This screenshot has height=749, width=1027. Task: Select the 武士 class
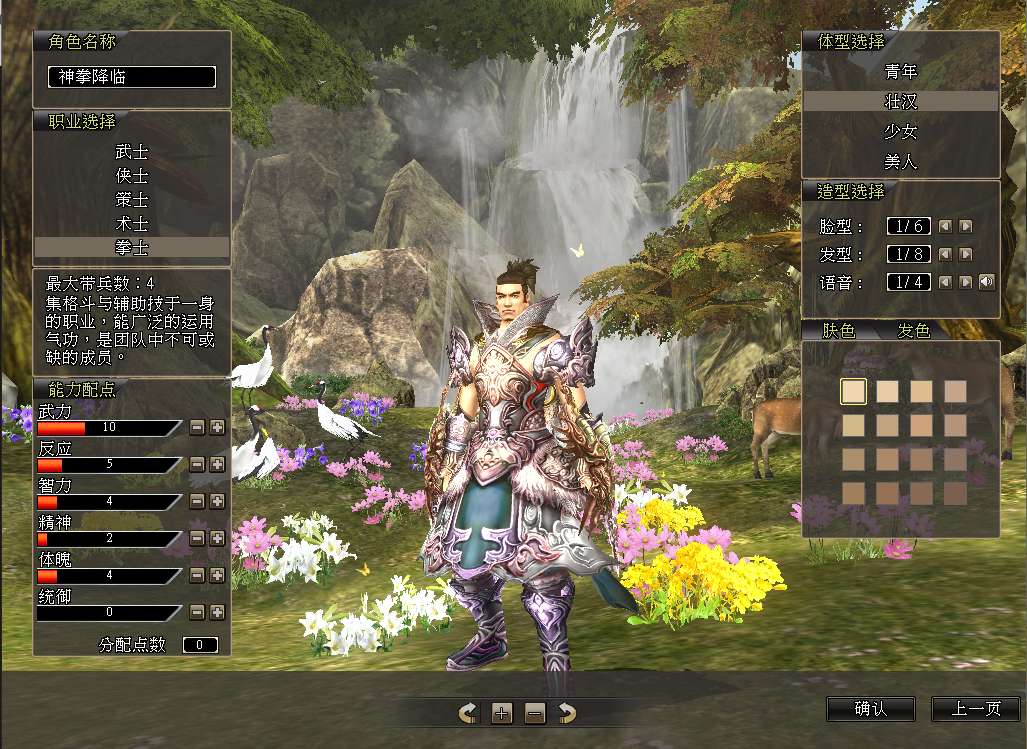pos(132,152)
